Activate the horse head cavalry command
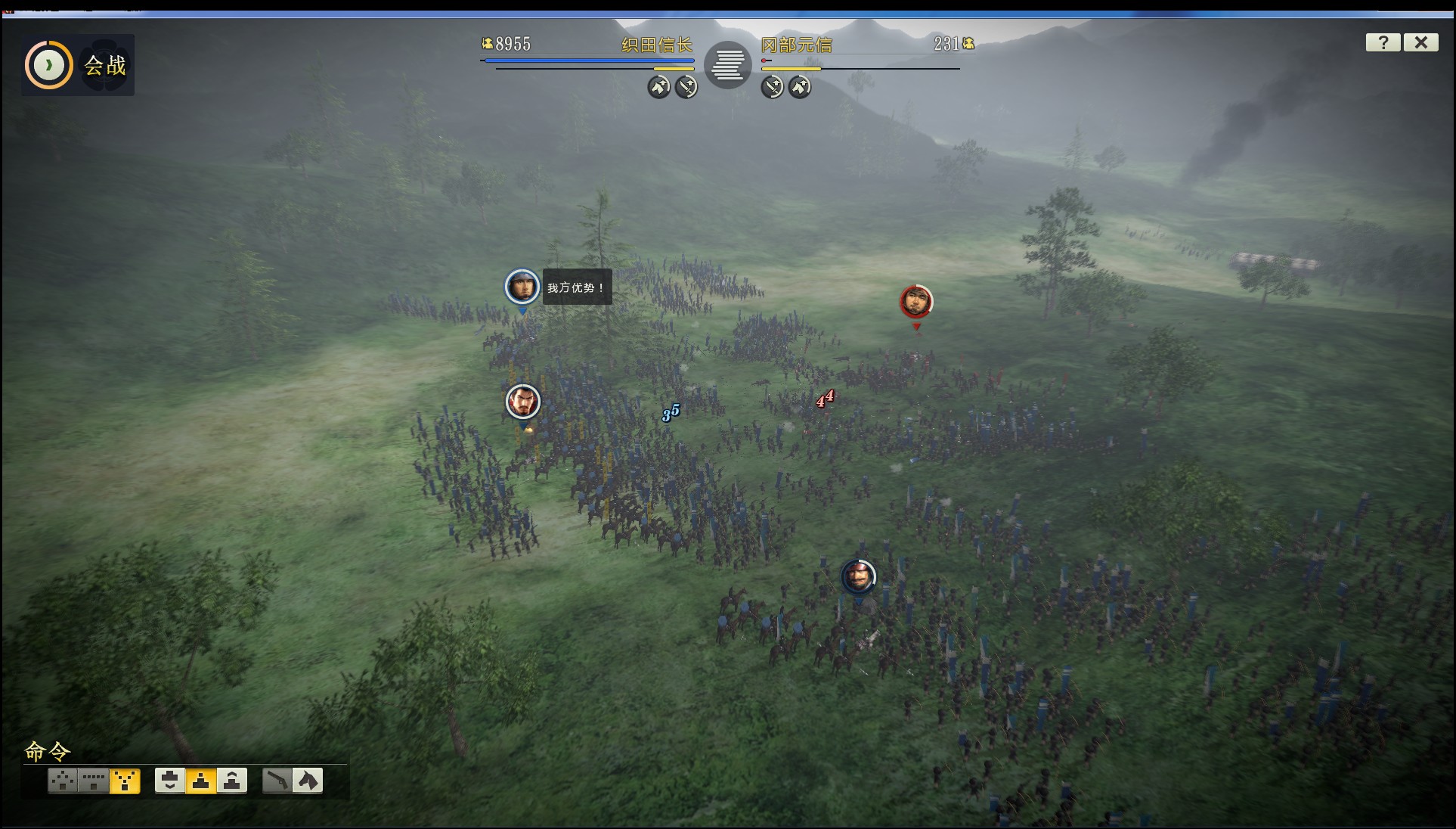The height and width of the screenshot is (829, 1456). (308, 780)
